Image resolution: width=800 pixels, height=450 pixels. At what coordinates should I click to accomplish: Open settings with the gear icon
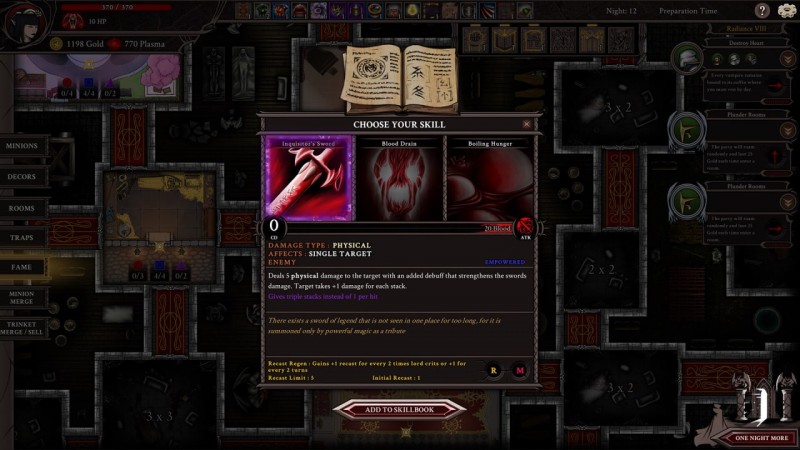tap(785, 11)
